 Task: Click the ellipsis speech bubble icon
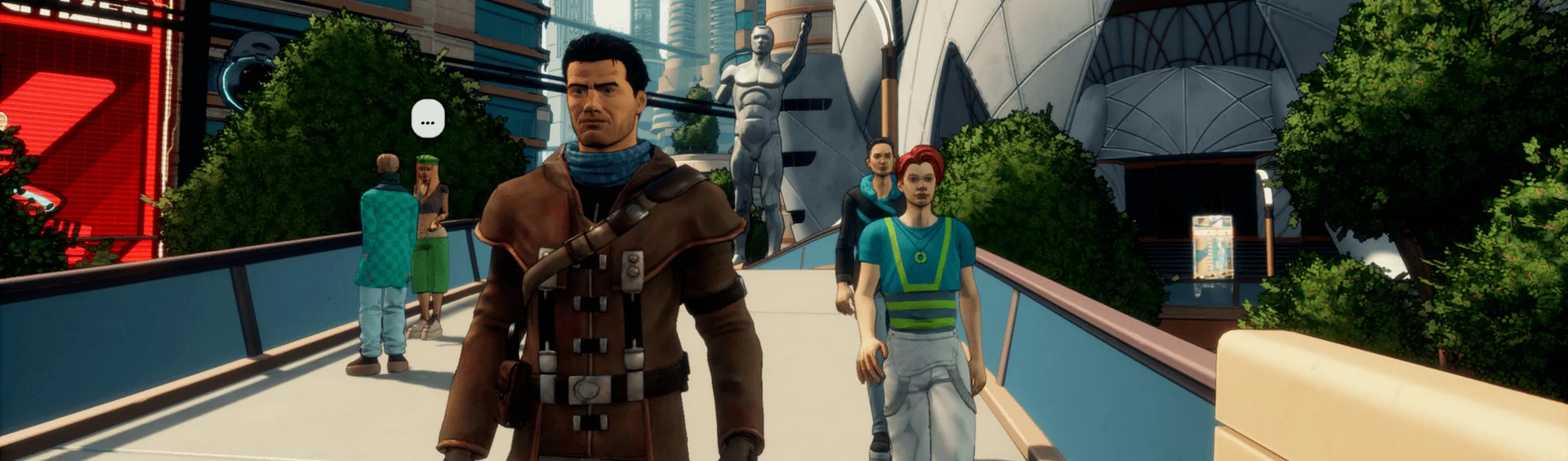tap(427, 120)
